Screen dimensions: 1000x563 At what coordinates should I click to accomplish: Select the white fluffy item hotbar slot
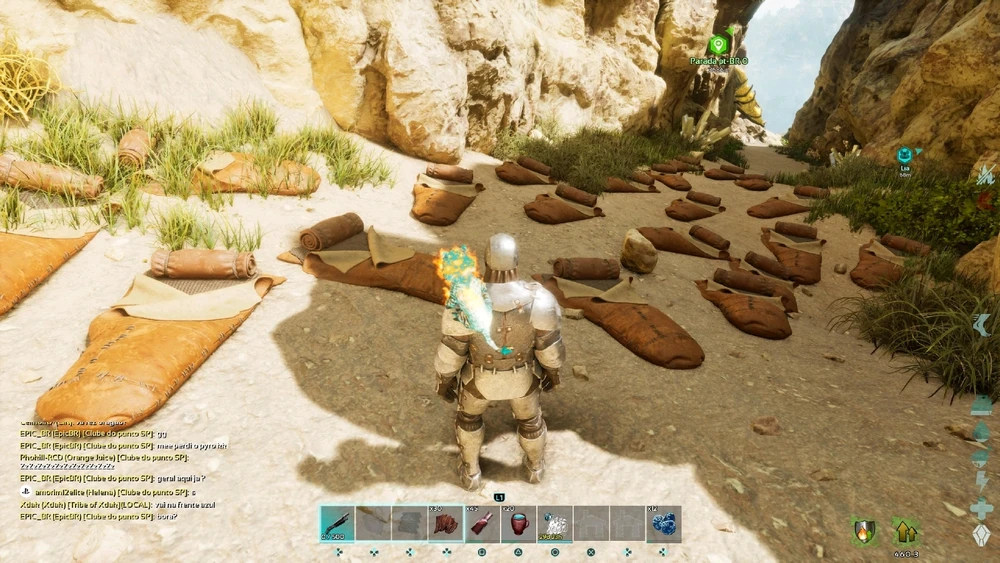pos(554,523)
